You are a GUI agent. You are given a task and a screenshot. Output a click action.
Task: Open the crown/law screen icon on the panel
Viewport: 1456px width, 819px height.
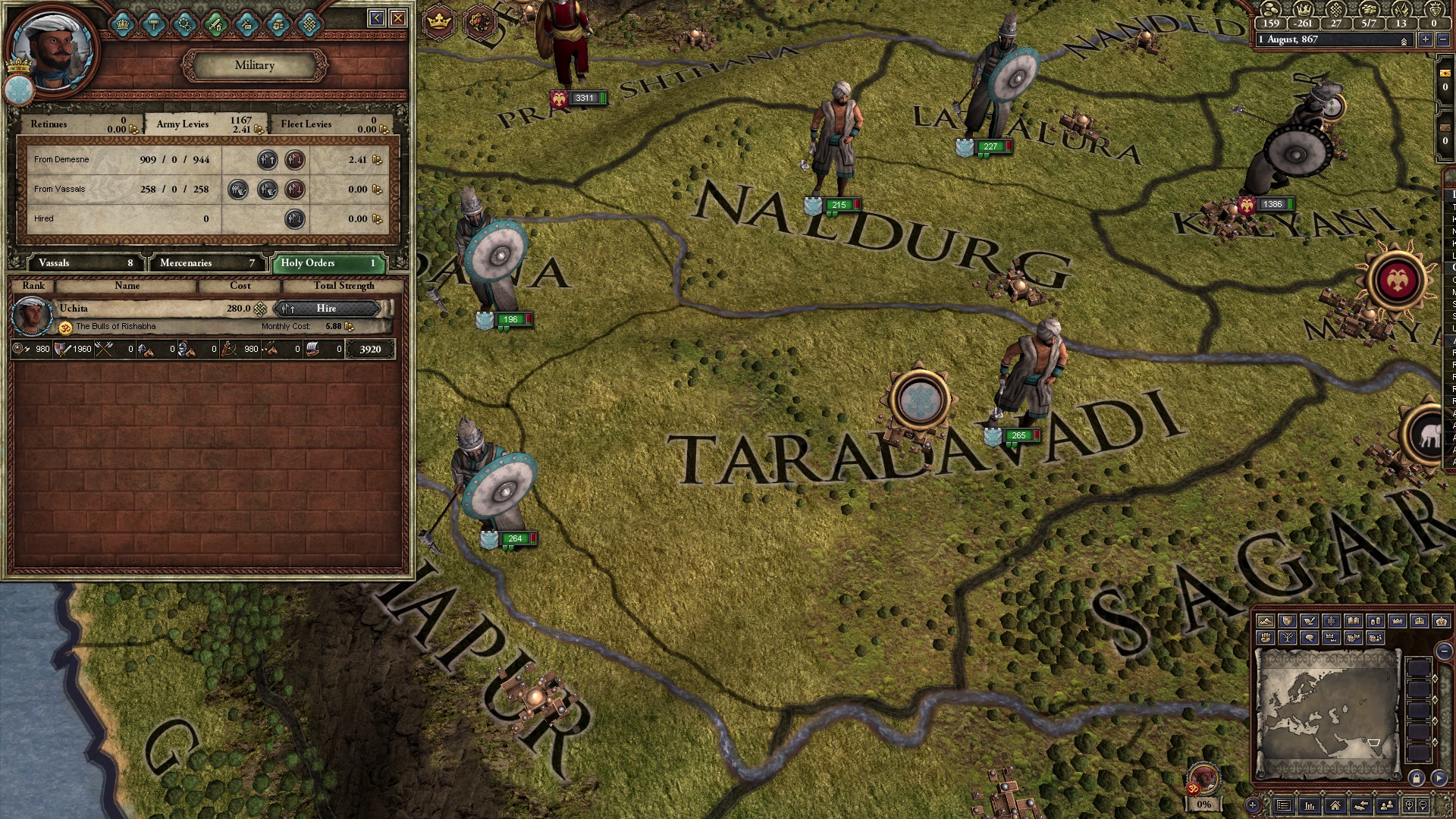pos(122,24)
